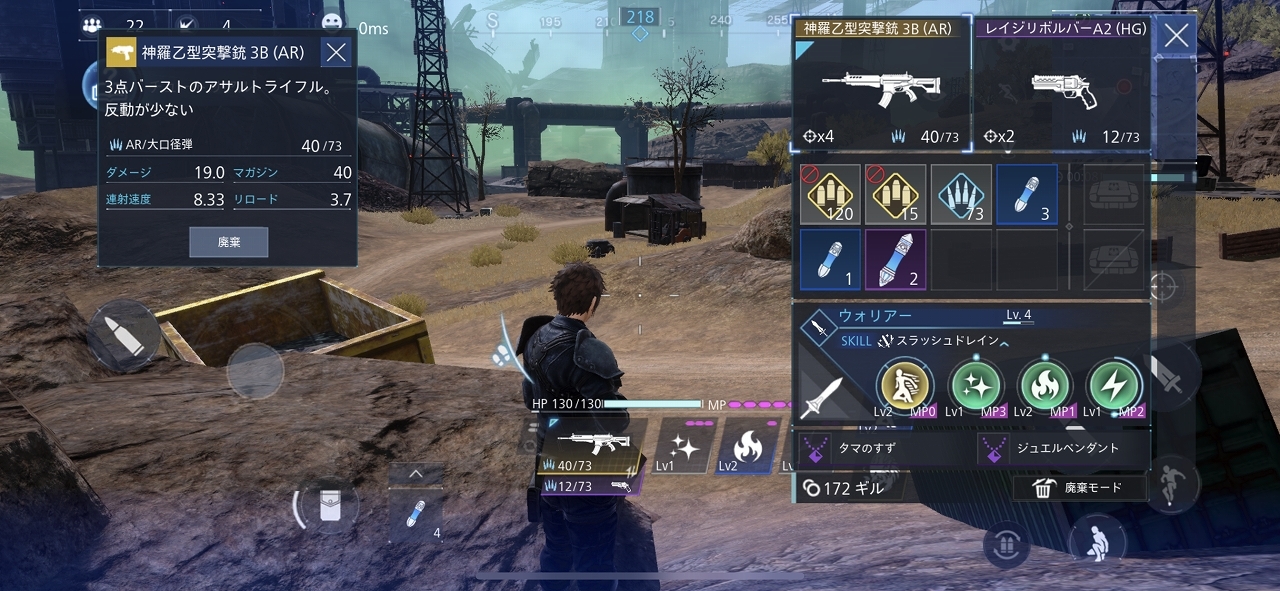Select the blue potion stack of 3

pos(1027,194)
